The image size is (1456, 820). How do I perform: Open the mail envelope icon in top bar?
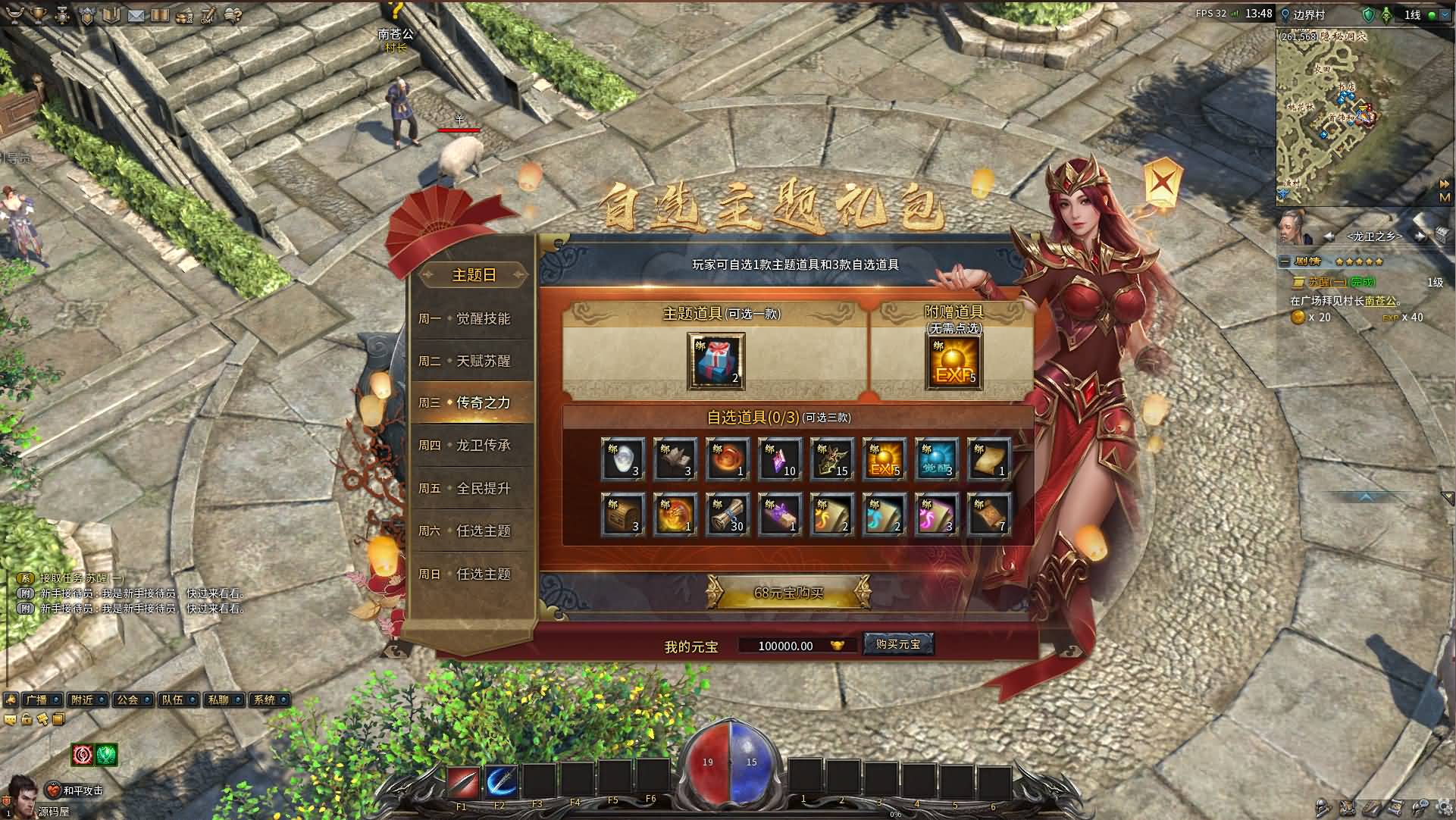tap(136, 14)
